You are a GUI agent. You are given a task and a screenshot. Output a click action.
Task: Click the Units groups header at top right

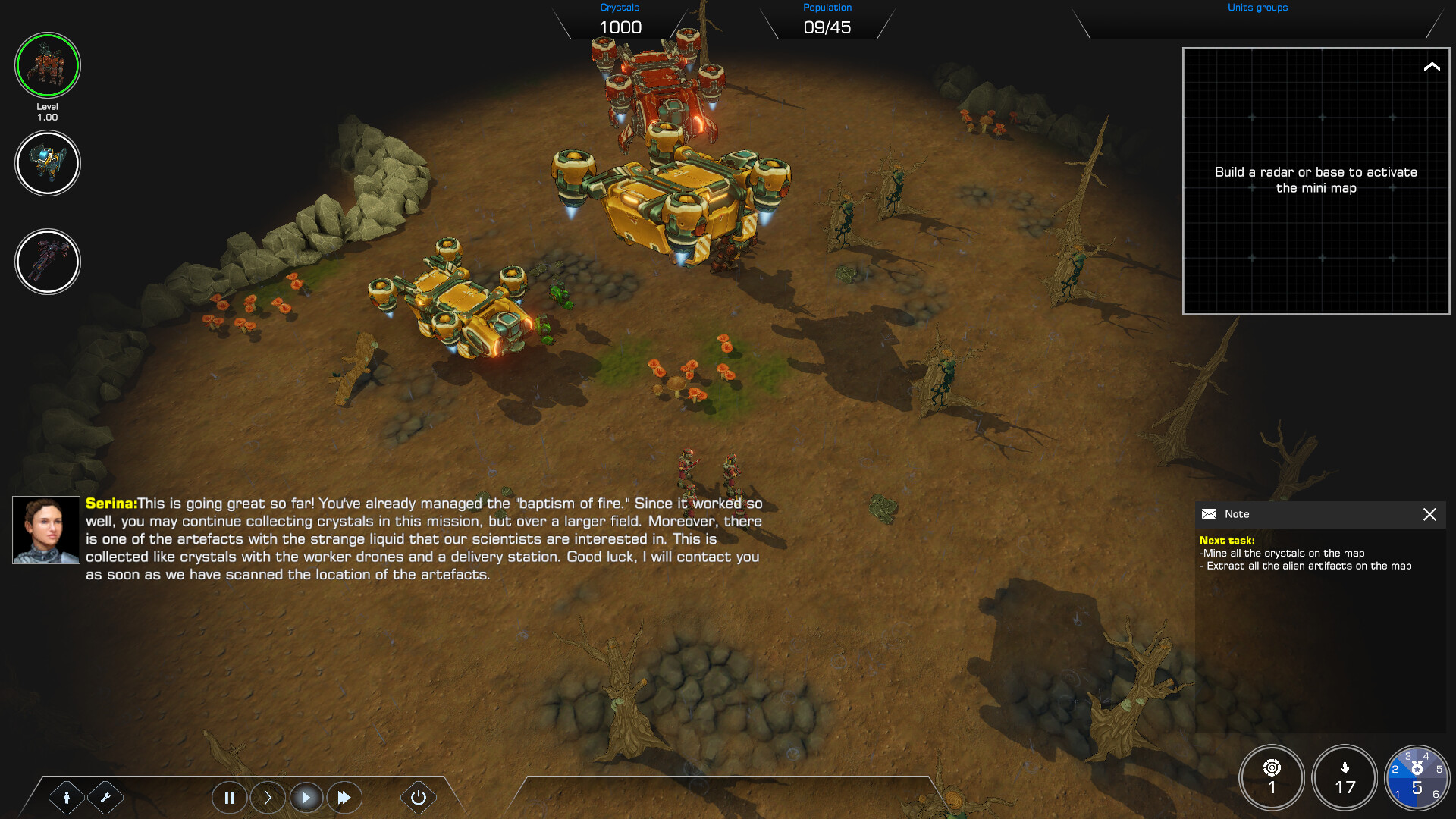click(1257, 8)
